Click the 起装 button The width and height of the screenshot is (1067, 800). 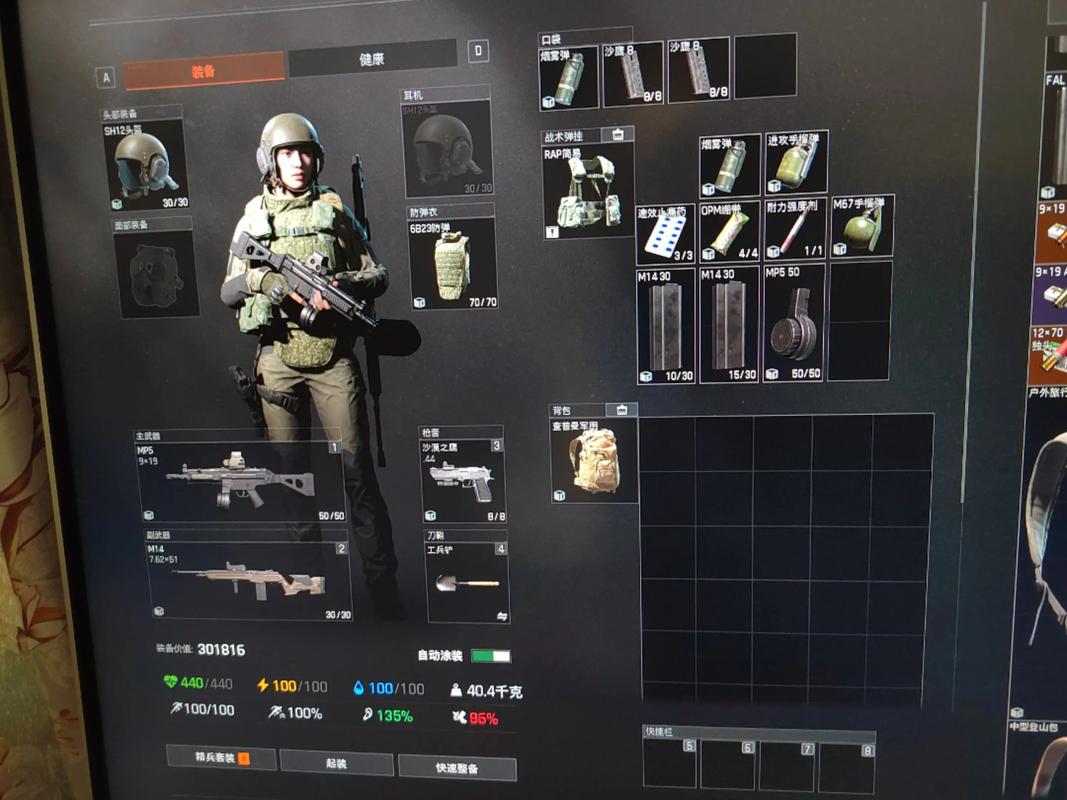336,763
